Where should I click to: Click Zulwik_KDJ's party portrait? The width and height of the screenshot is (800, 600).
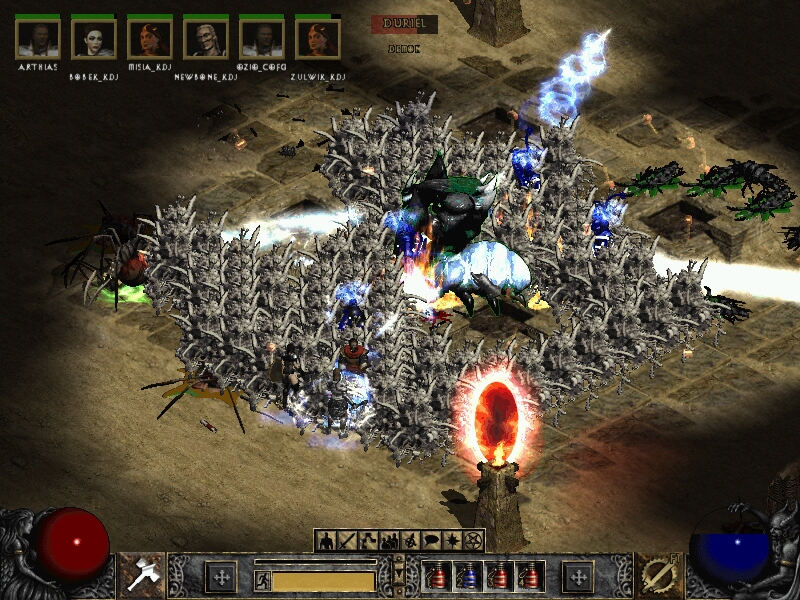[318, 38]
